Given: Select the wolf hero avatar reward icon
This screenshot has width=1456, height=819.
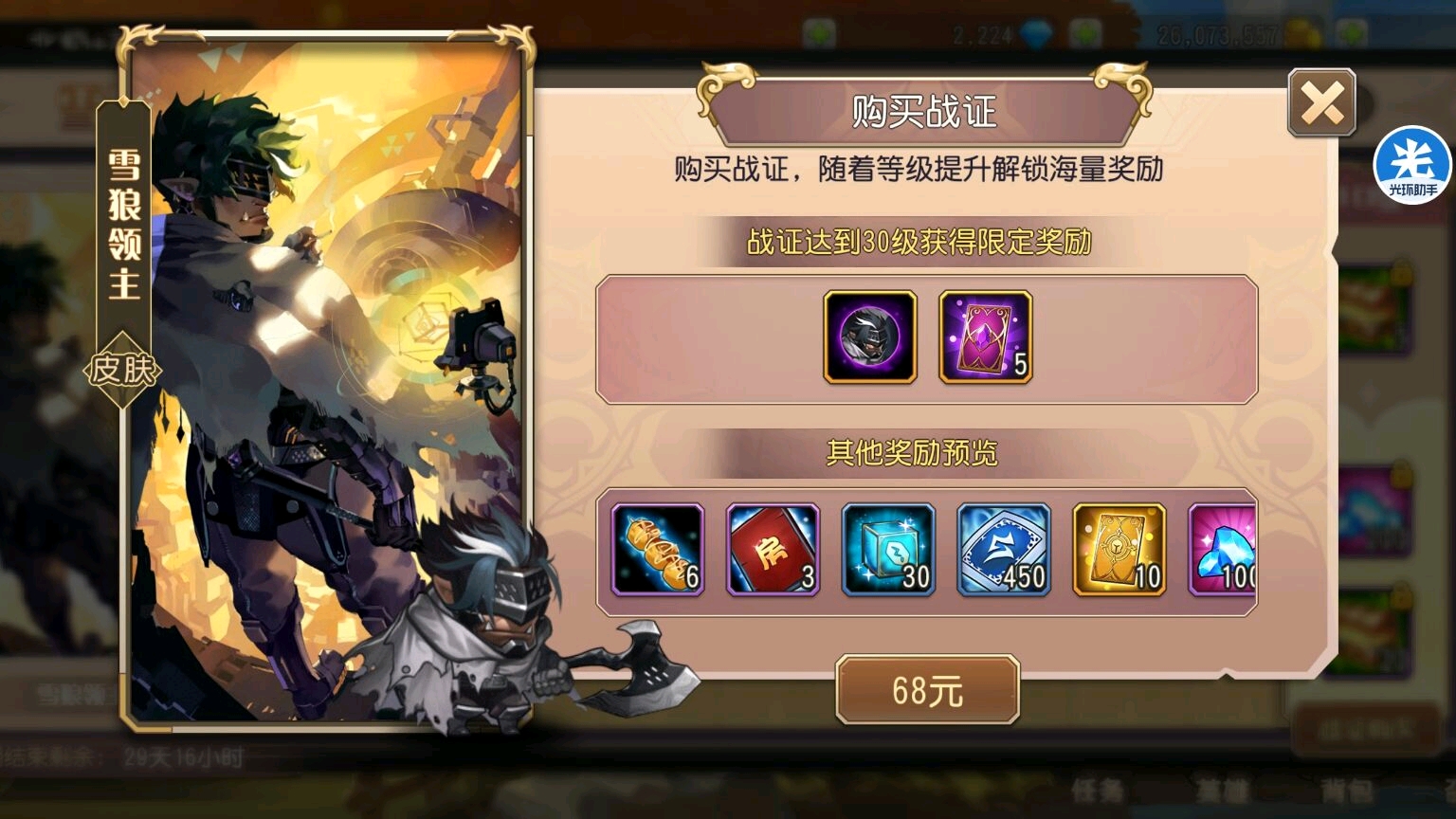Looking at the screenshot, I should click(x=869, y=340).
